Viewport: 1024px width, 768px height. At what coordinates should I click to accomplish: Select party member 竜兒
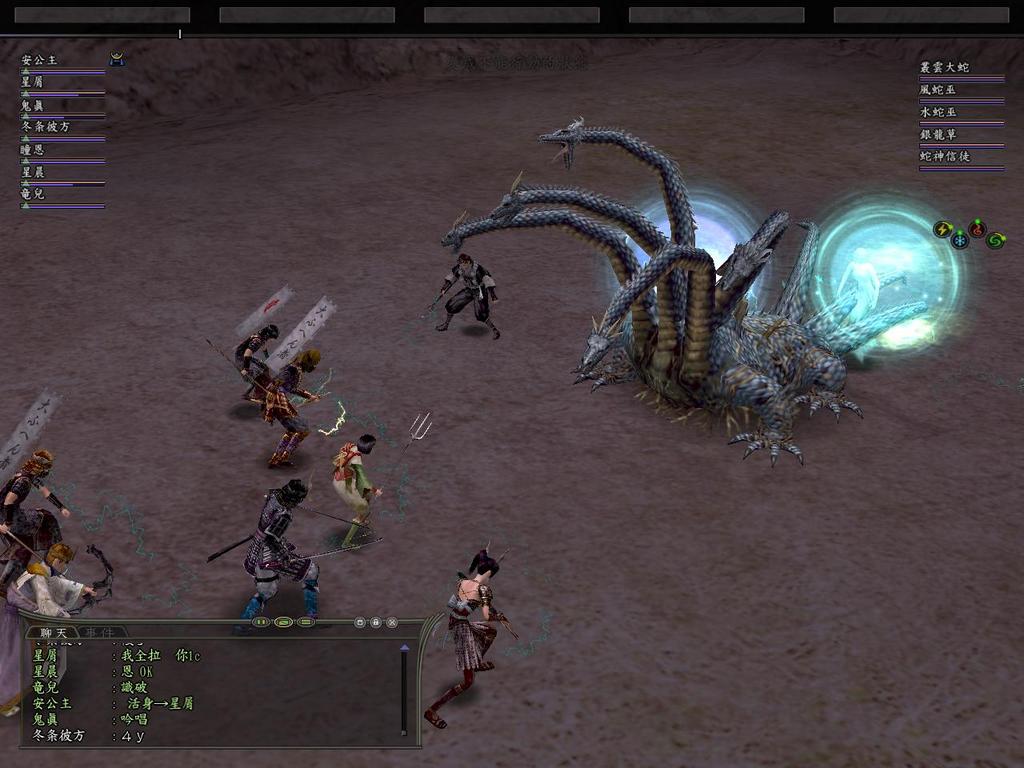pyautogui.click(x=33, y=194)
